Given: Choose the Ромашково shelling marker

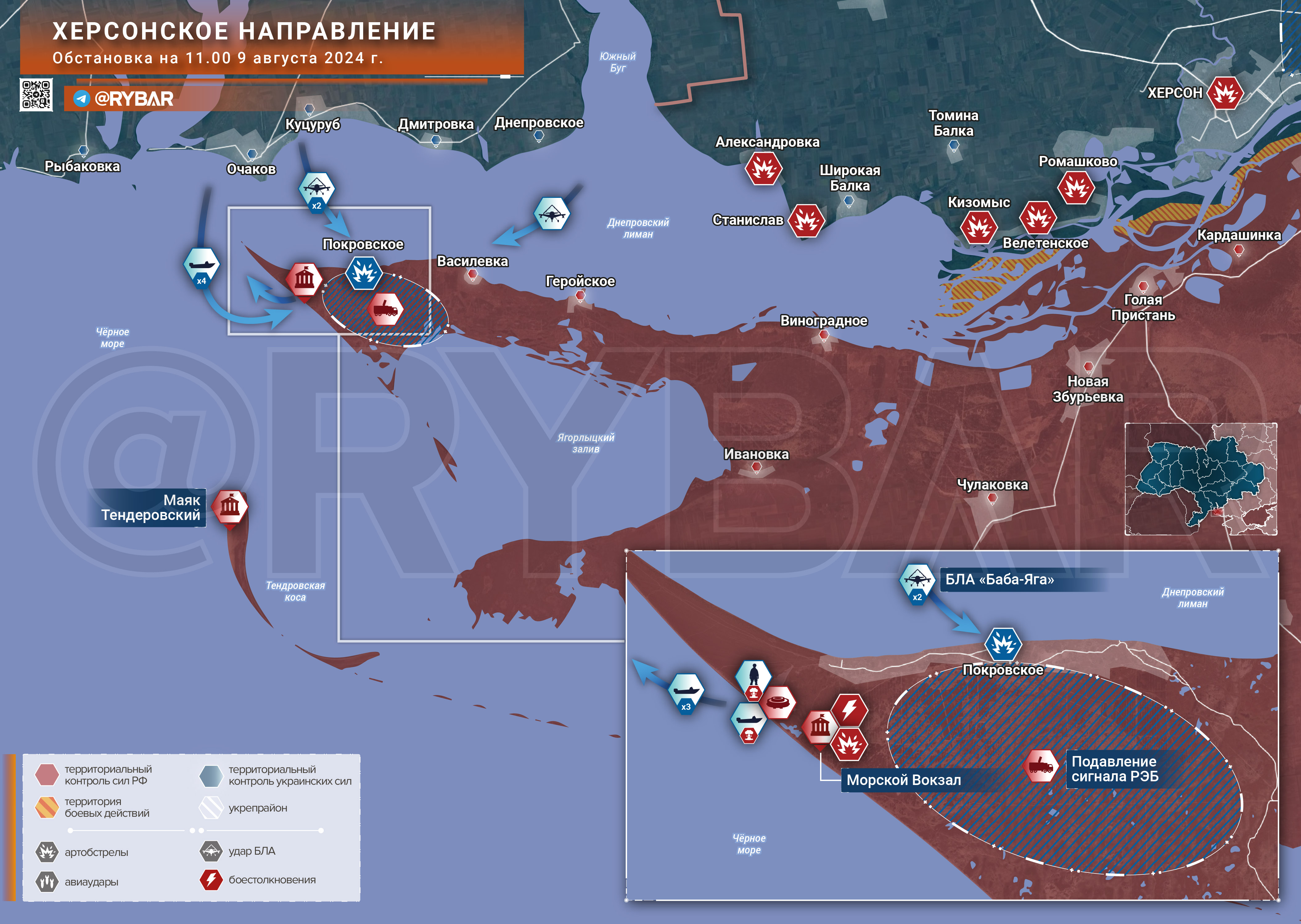Looking at the screenshot, I should (x=1076, y=187).
